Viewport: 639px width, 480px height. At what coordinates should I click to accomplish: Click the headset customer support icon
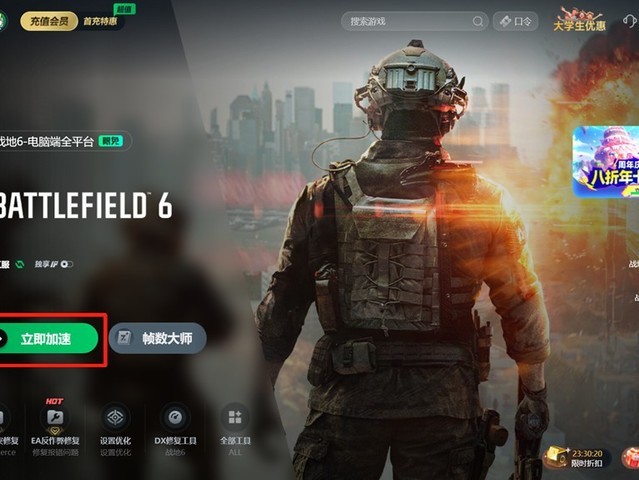(631, 20)
